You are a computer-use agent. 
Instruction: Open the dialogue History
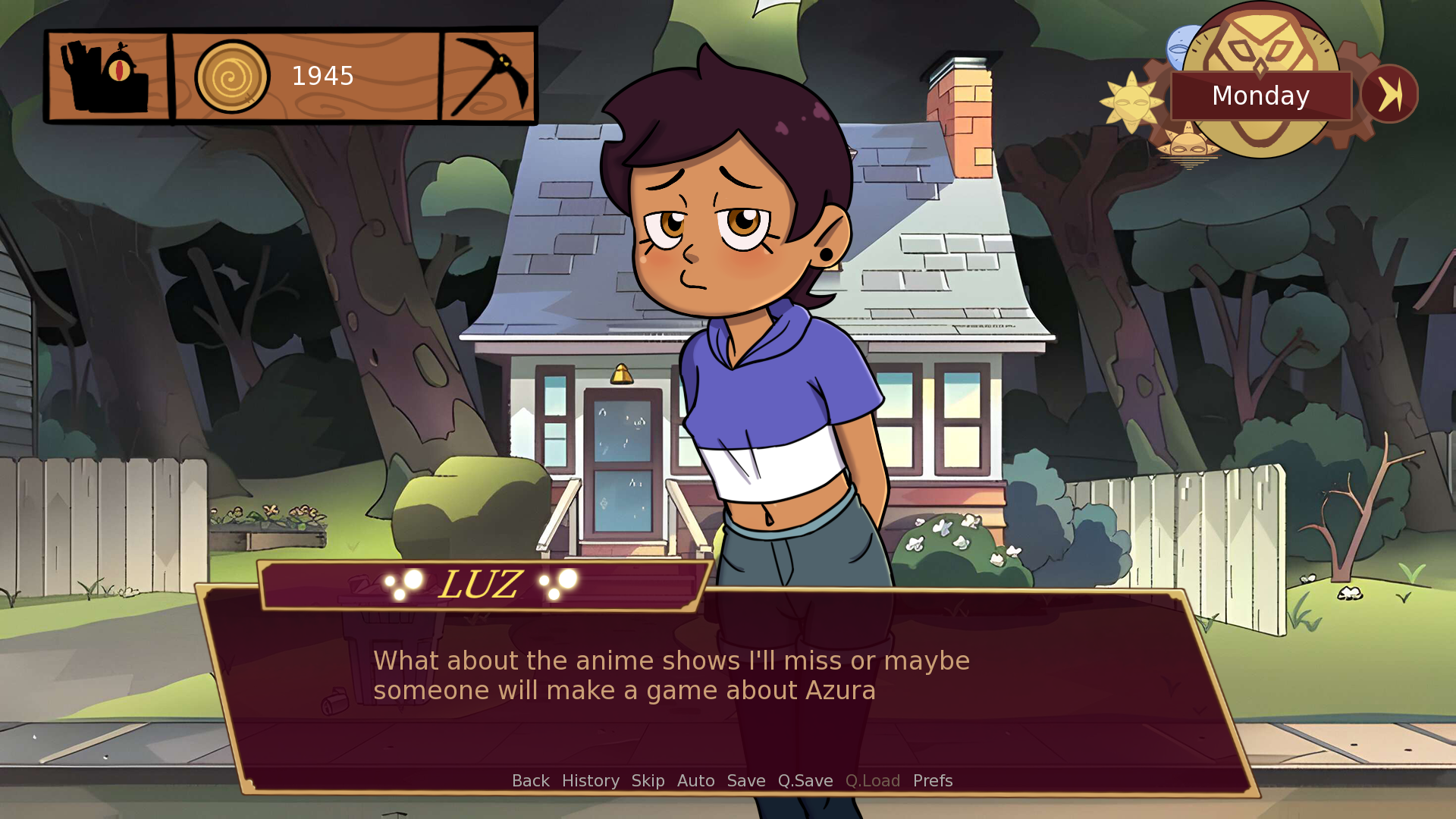[590, 780]
